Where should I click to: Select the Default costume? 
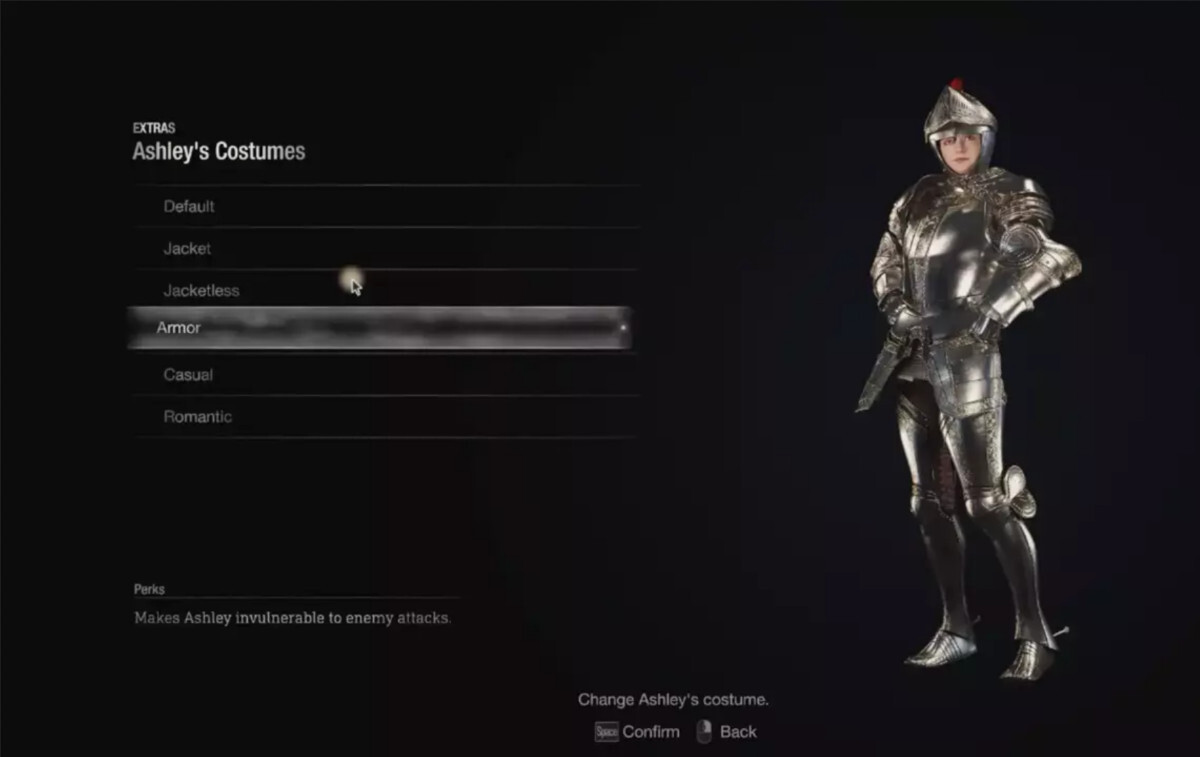(x=190, y=207)
